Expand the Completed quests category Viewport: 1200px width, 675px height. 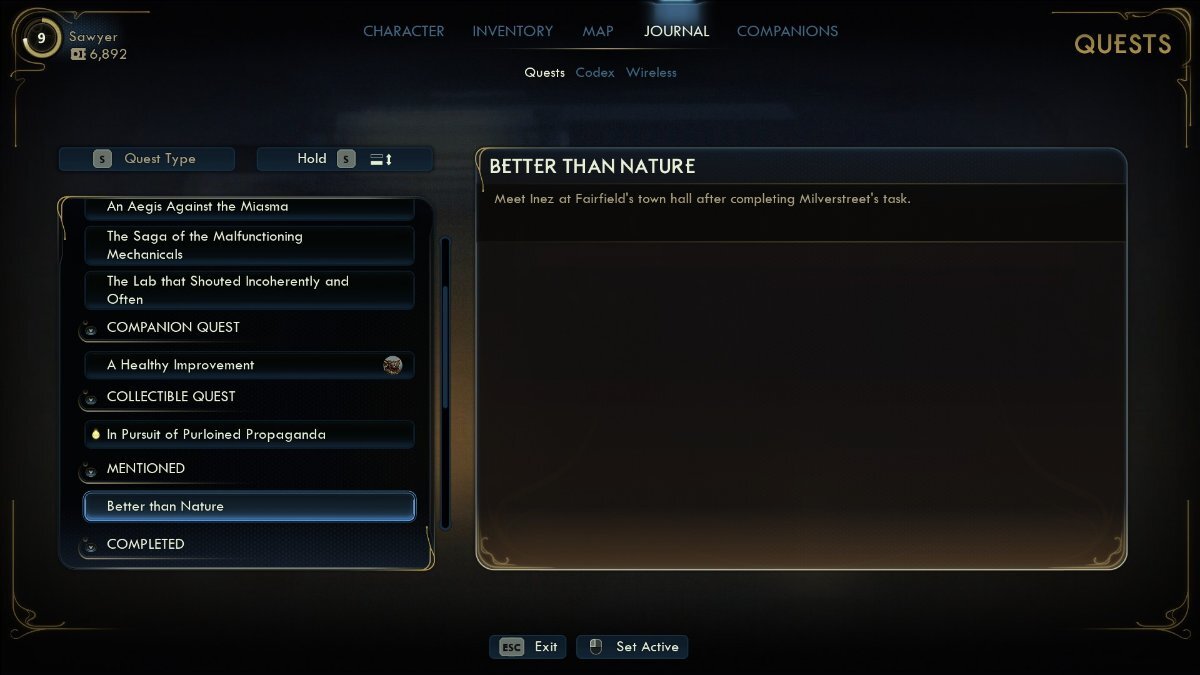pos(146,545)
